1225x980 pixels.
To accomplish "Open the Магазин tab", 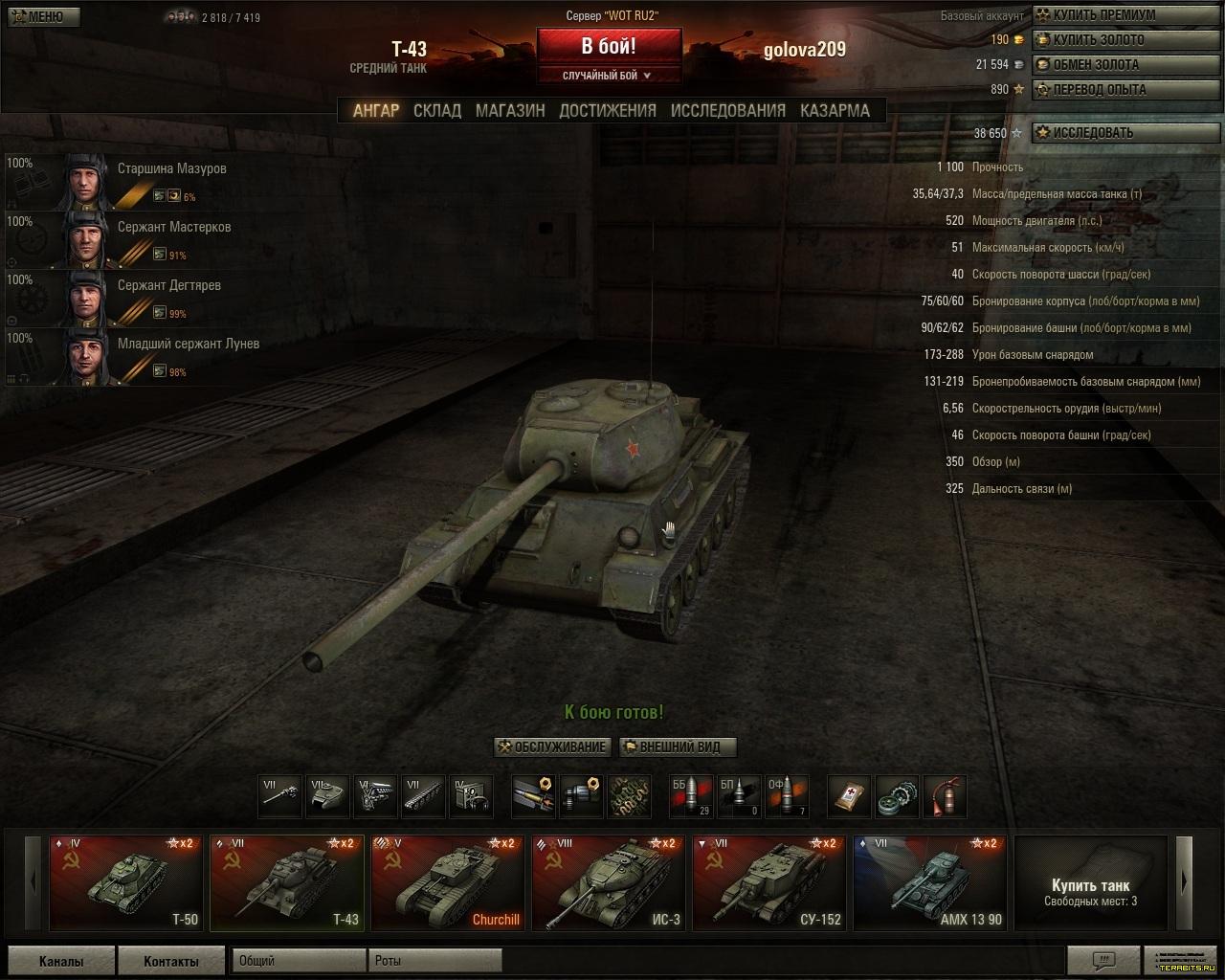I will (x=510, y=111).
